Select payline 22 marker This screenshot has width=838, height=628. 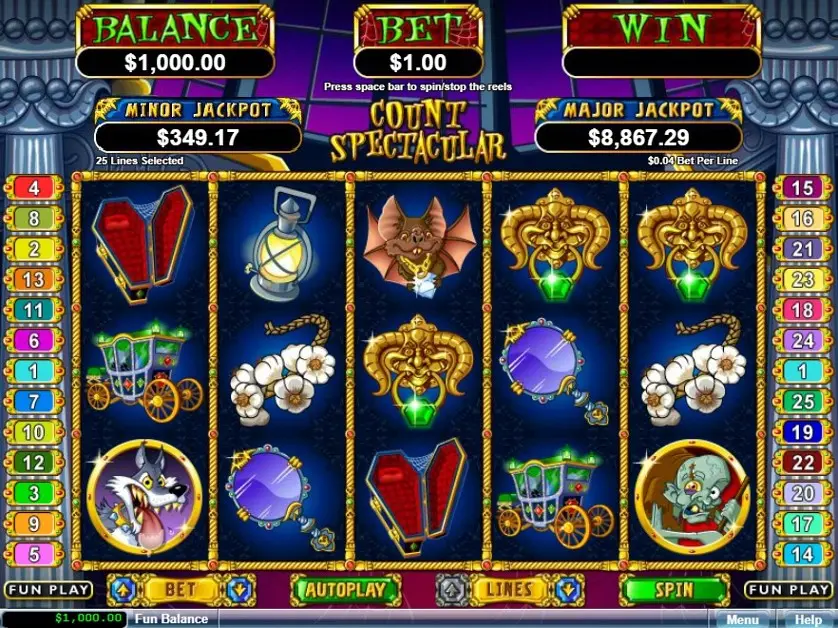coord(802,463)
